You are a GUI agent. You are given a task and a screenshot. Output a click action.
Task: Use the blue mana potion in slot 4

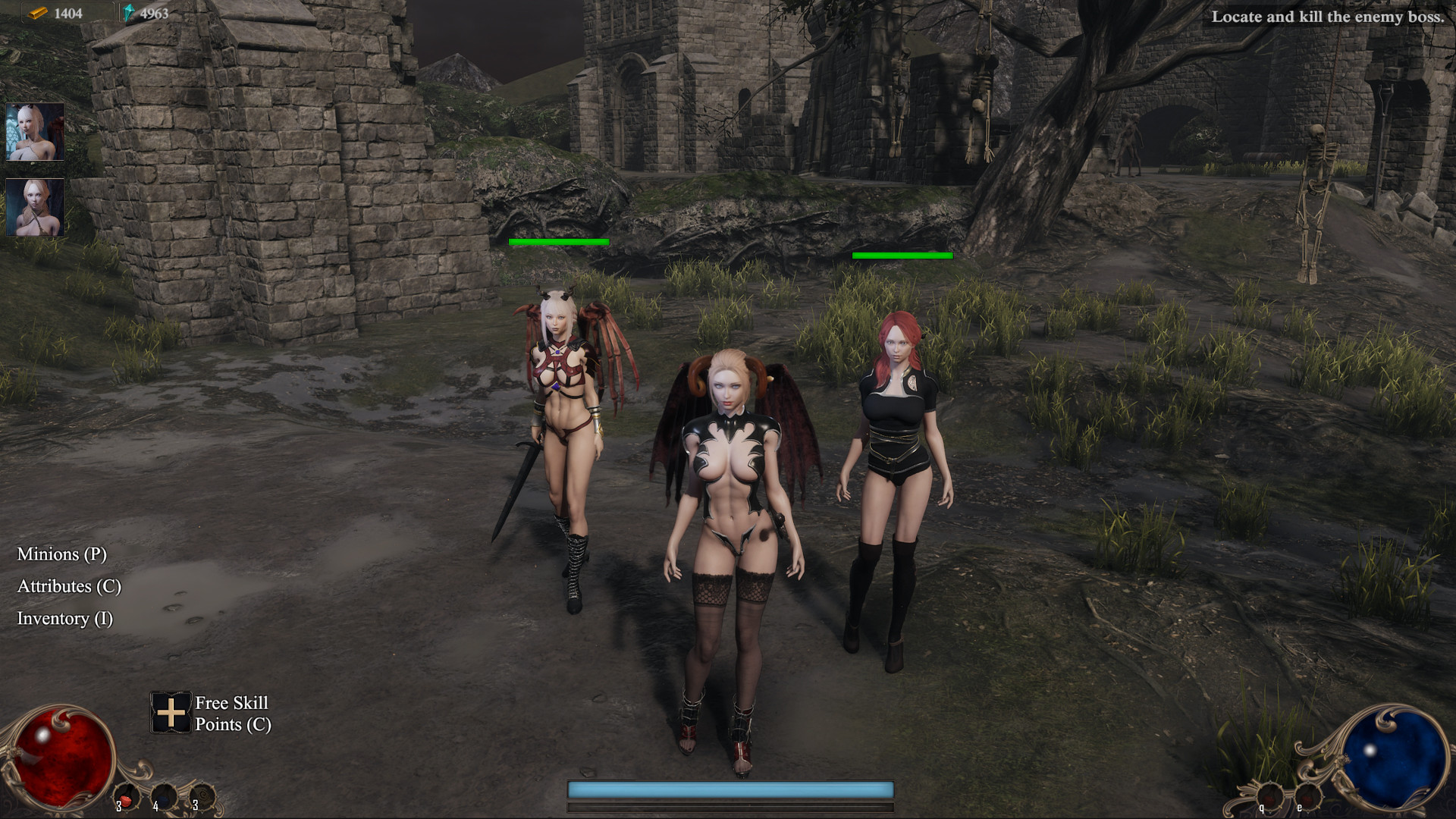[165, 796]
